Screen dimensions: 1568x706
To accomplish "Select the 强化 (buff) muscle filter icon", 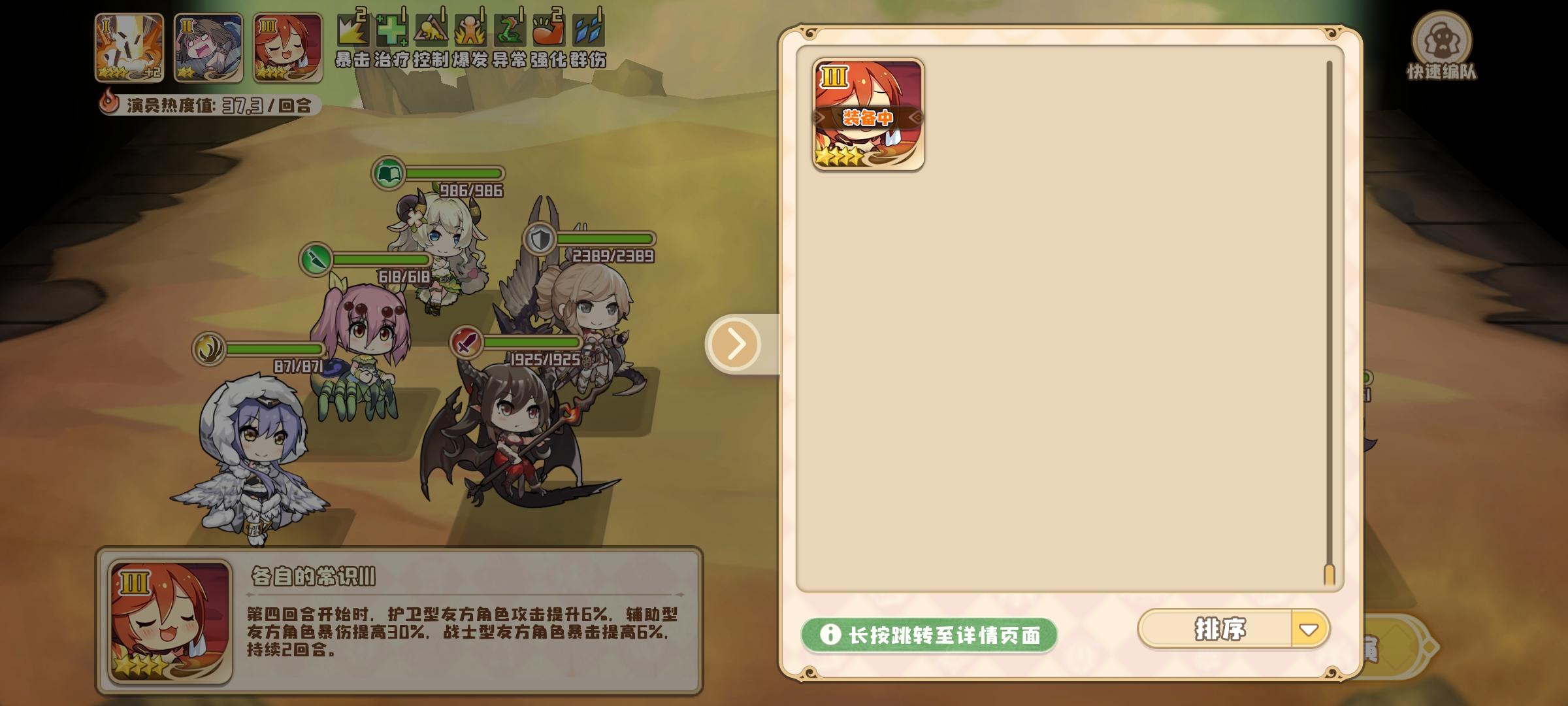I will (549, 31).
